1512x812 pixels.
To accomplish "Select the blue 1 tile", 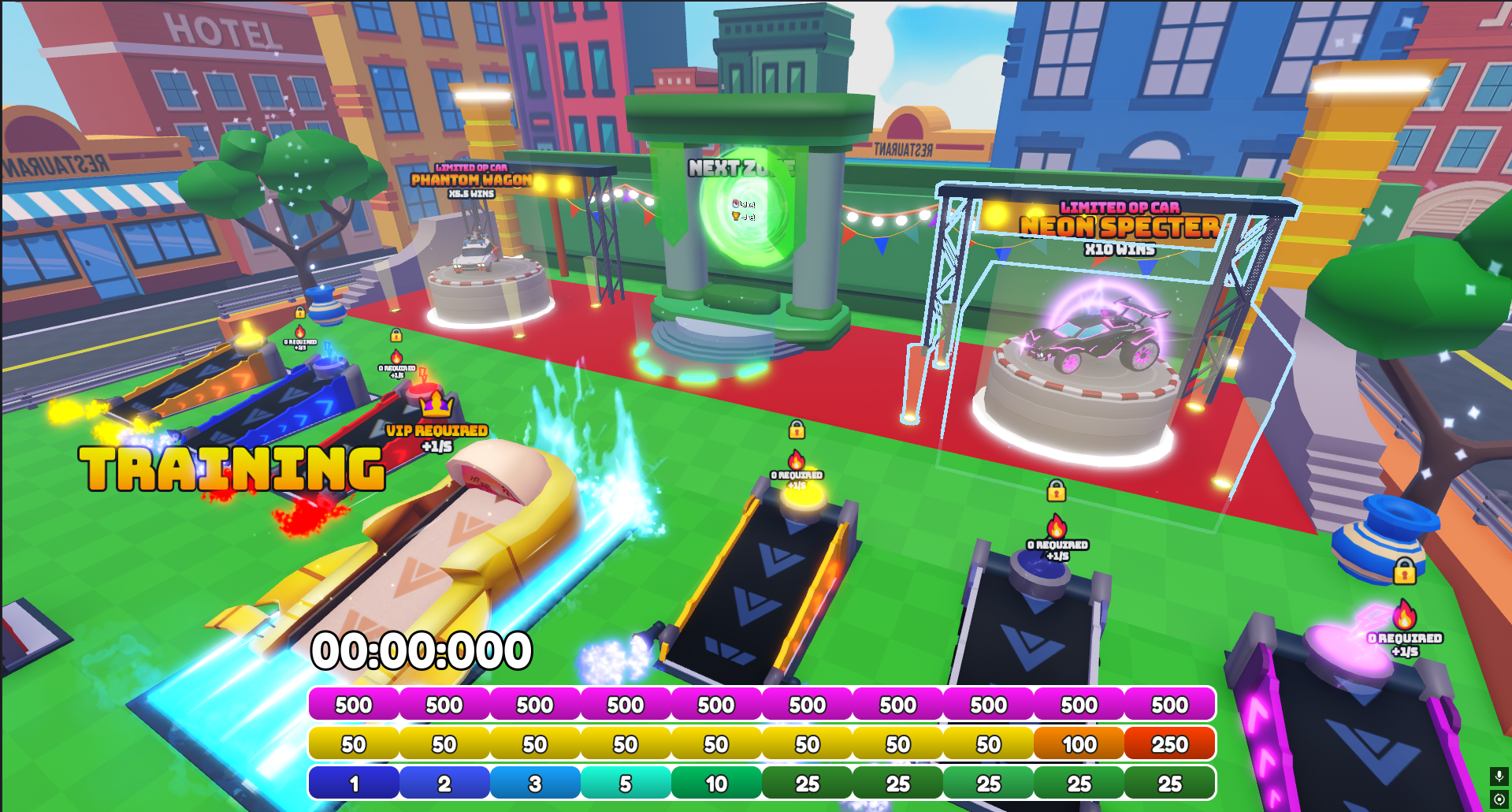I will [x=354, y=784].
